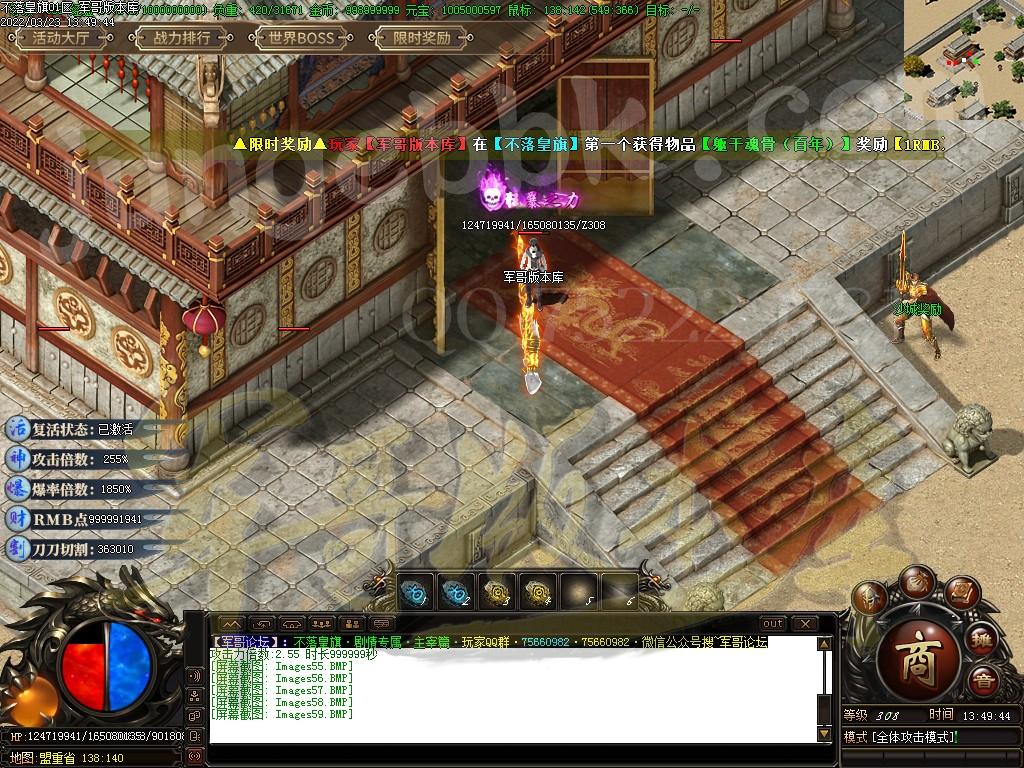Click the minimap in the corner

coord(963,60)
